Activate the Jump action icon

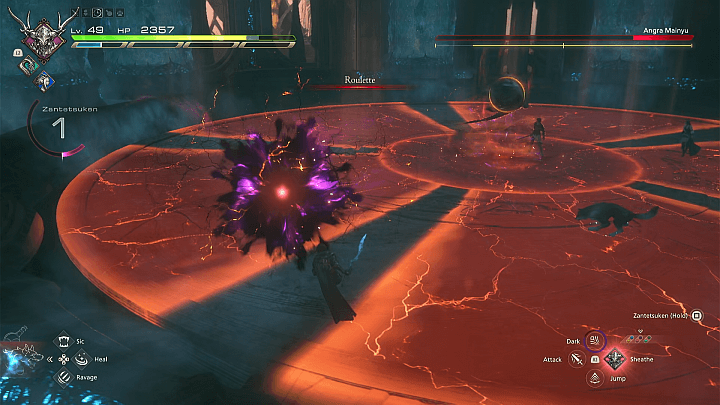tap(594, 377)
